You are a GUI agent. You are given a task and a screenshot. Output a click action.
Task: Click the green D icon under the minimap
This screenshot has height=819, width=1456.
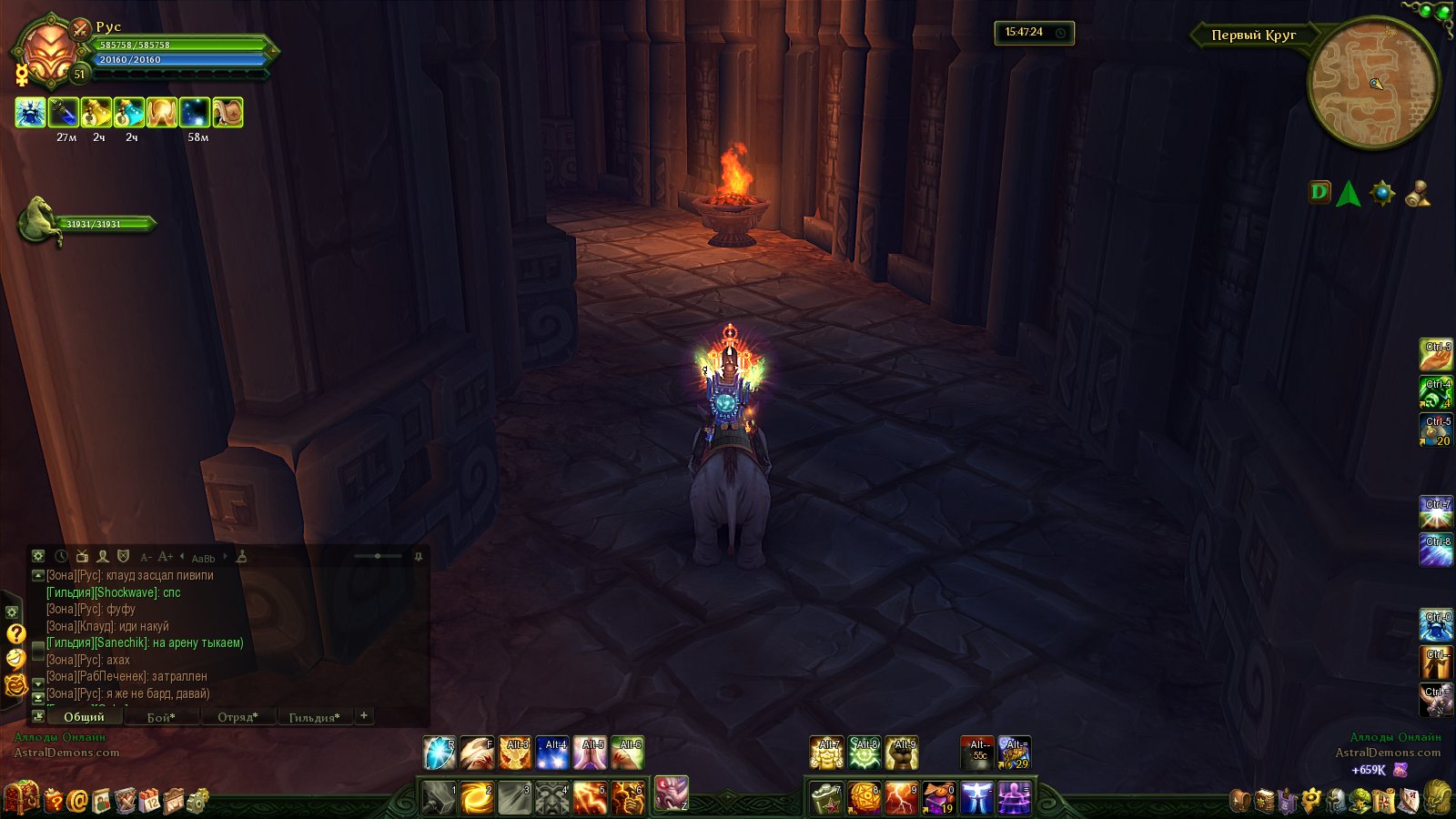tap(1319, 192)
